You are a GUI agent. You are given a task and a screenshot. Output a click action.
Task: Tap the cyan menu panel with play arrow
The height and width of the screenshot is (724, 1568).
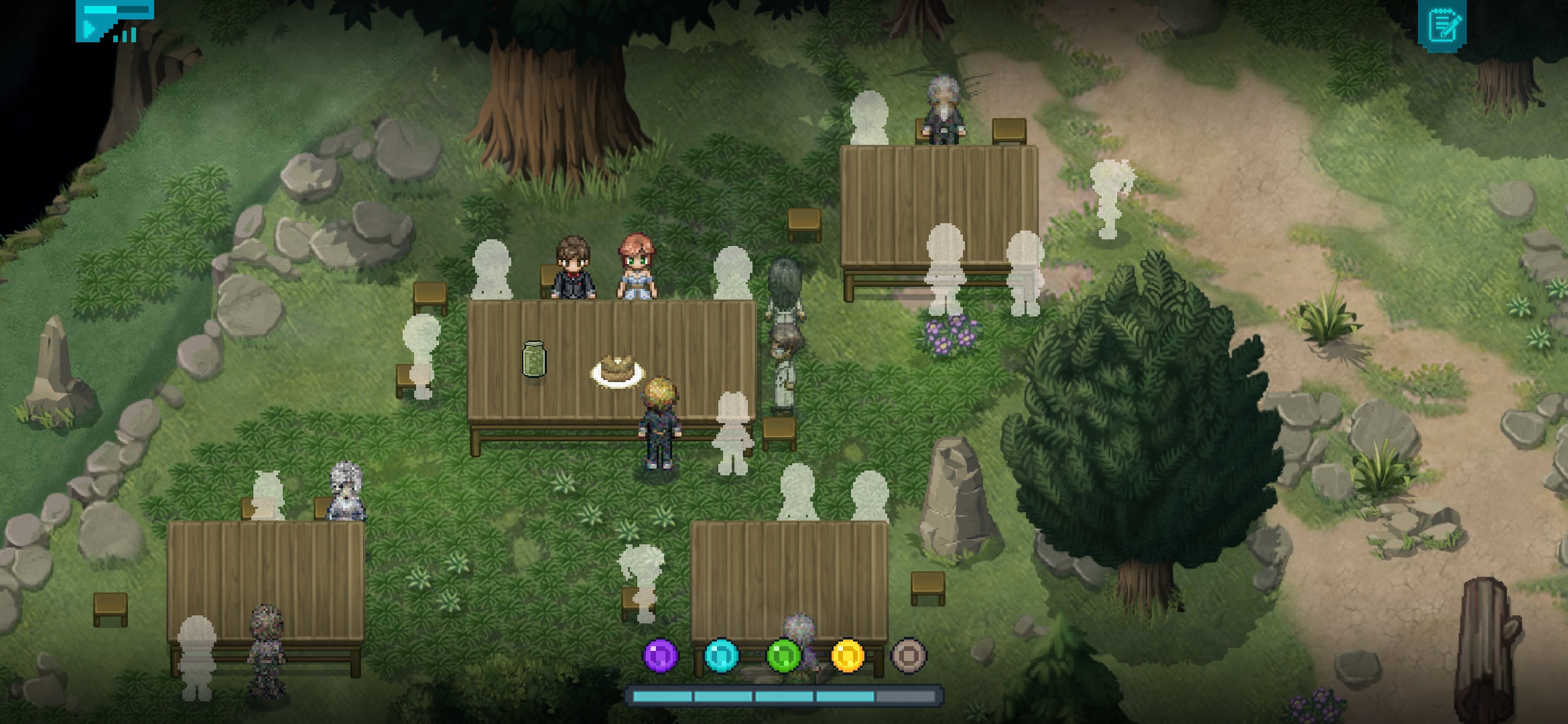(114, 21)
